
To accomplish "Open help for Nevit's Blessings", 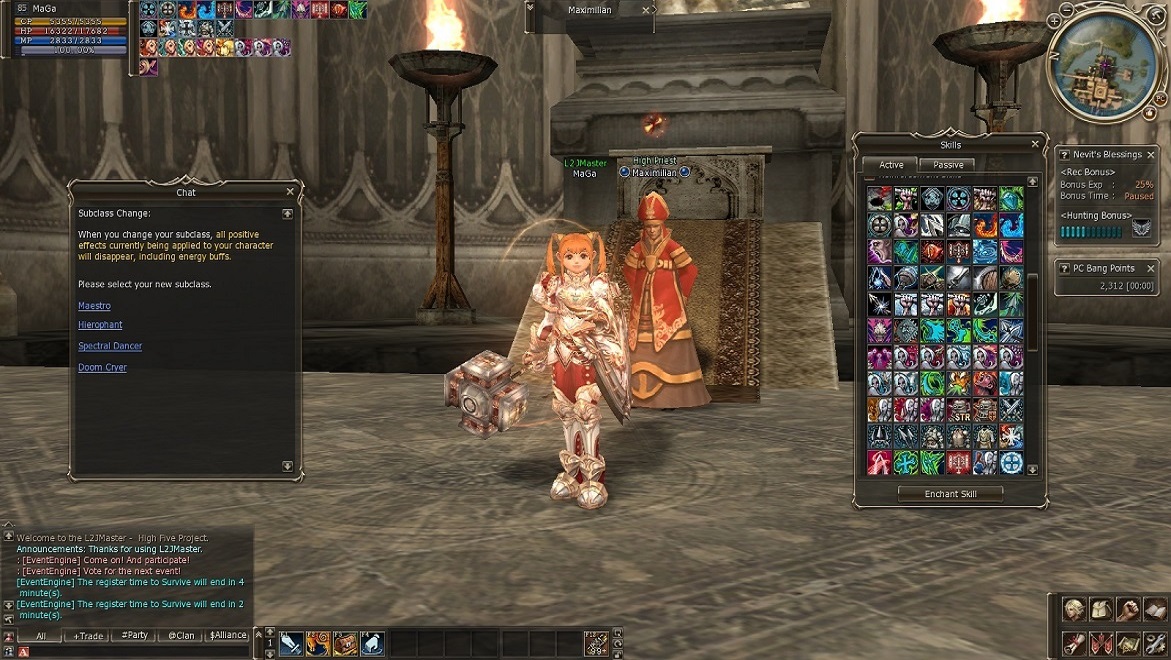I will [x=1064, y=155].
